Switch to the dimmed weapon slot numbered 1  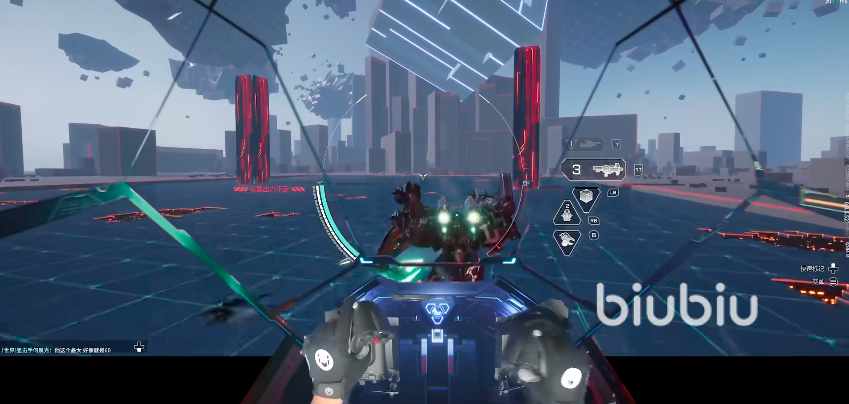point(587,144)
